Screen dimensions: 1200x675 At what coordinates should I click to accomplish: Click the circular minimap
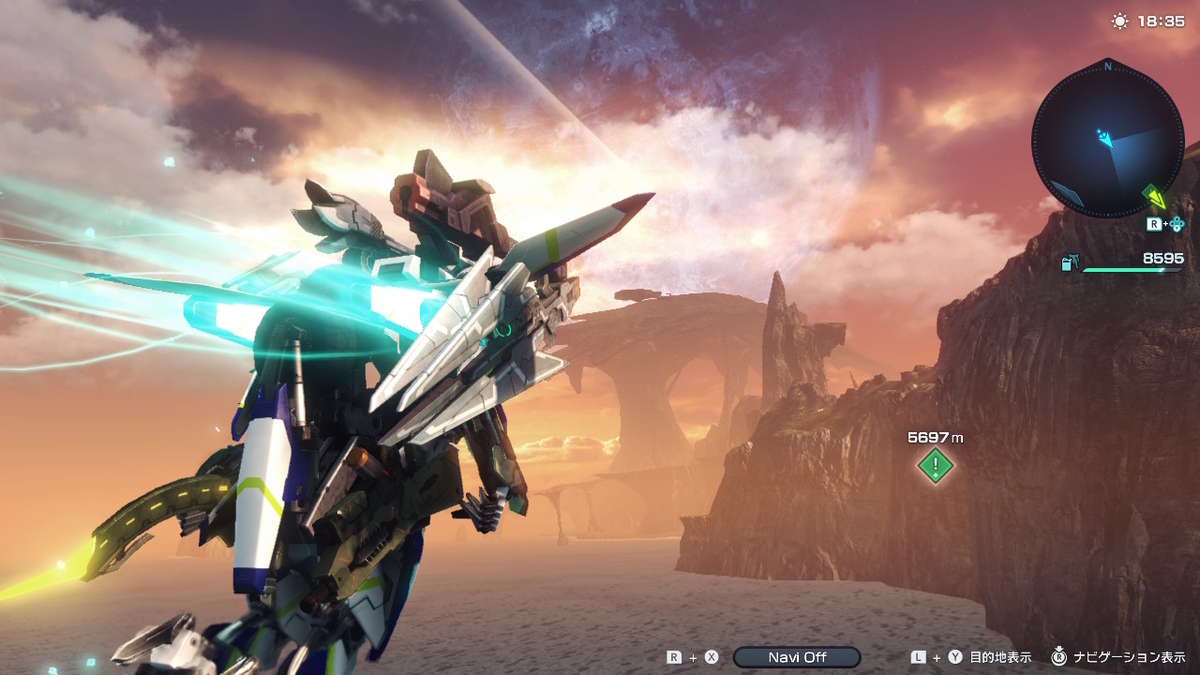[x=1107, y=140]
